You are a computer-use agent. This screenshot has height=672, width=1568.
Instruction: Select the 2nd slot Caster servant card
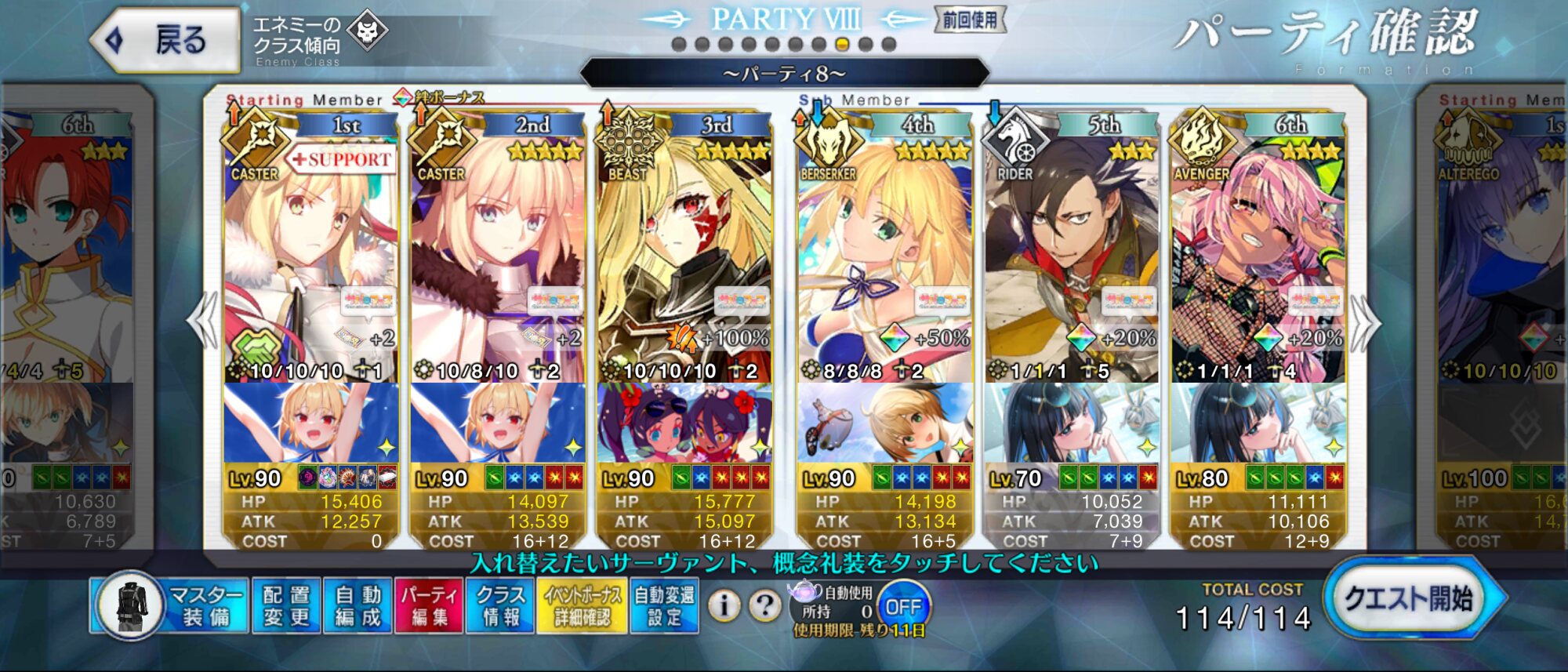[497, 259]
